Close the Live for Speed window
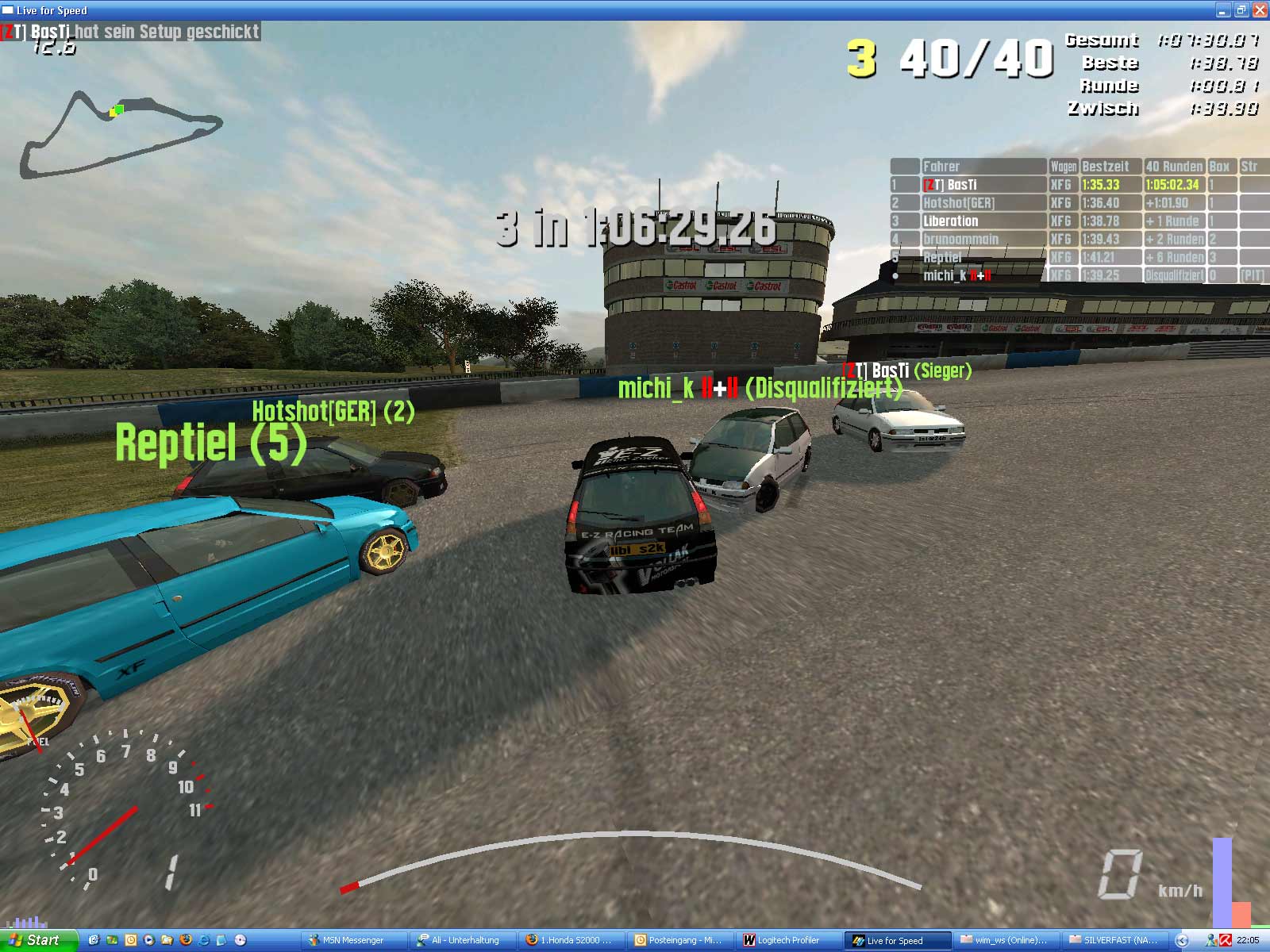Screen dimensions: 1270x952 click(x=1260, y=10)
